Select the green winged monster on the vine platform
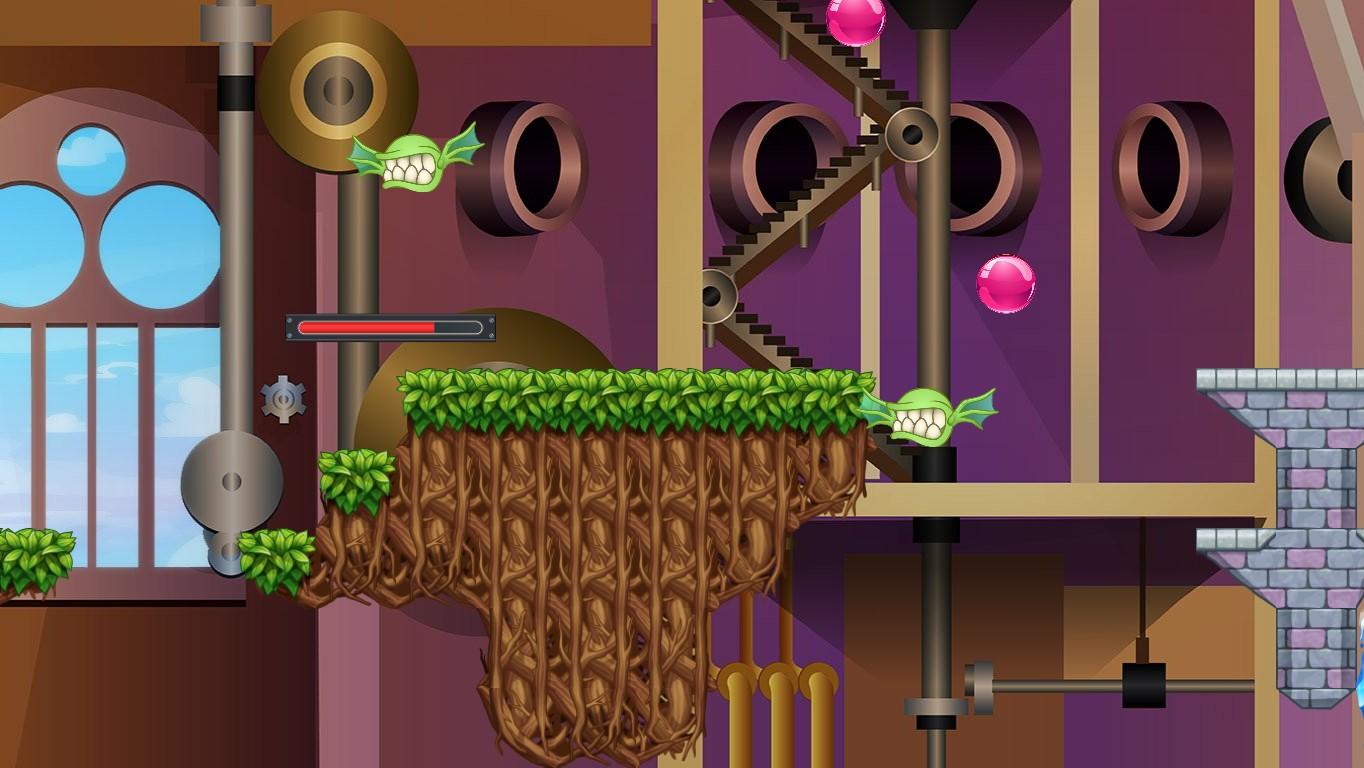Viewport: 1364px width, 768px height. [x=930, y=415]
